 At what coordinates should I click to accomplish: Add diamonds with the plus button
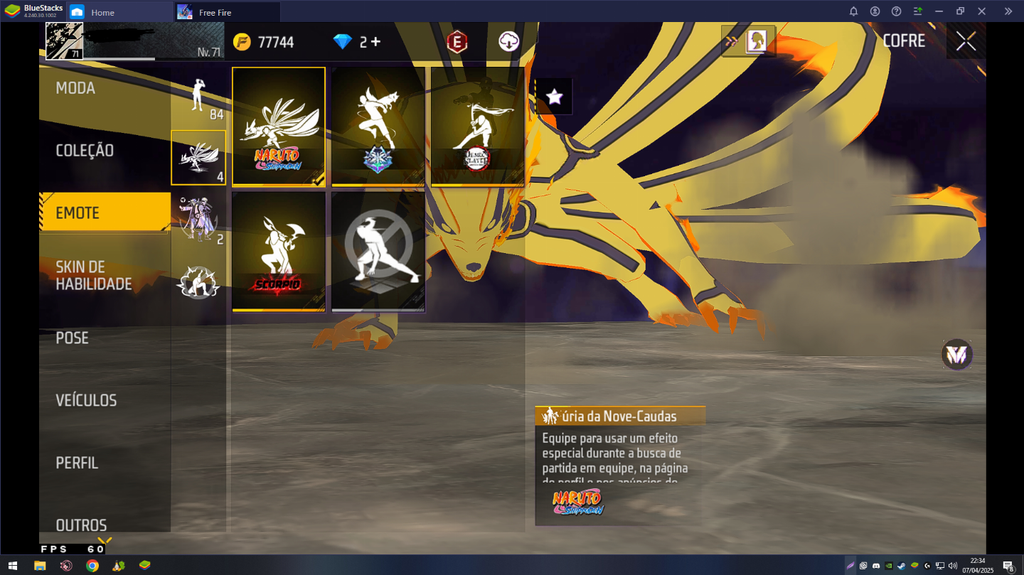click(375, 42)
